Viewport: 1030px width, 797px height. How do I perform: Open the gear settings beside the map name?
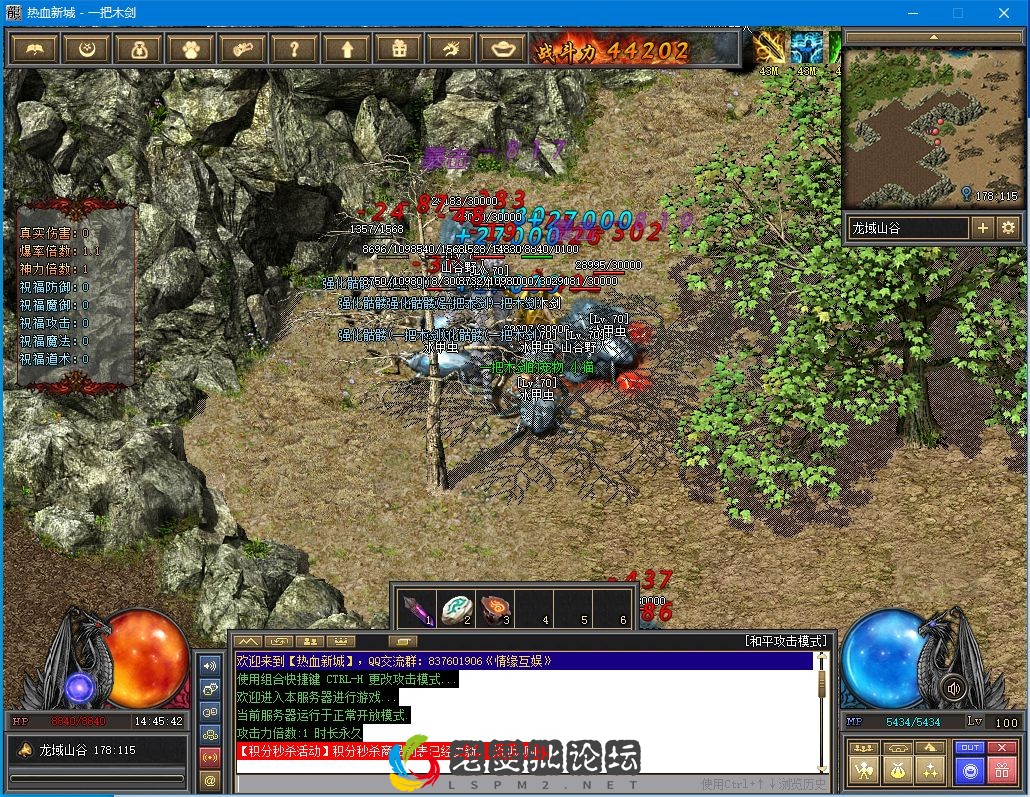tap(1008, 228)
